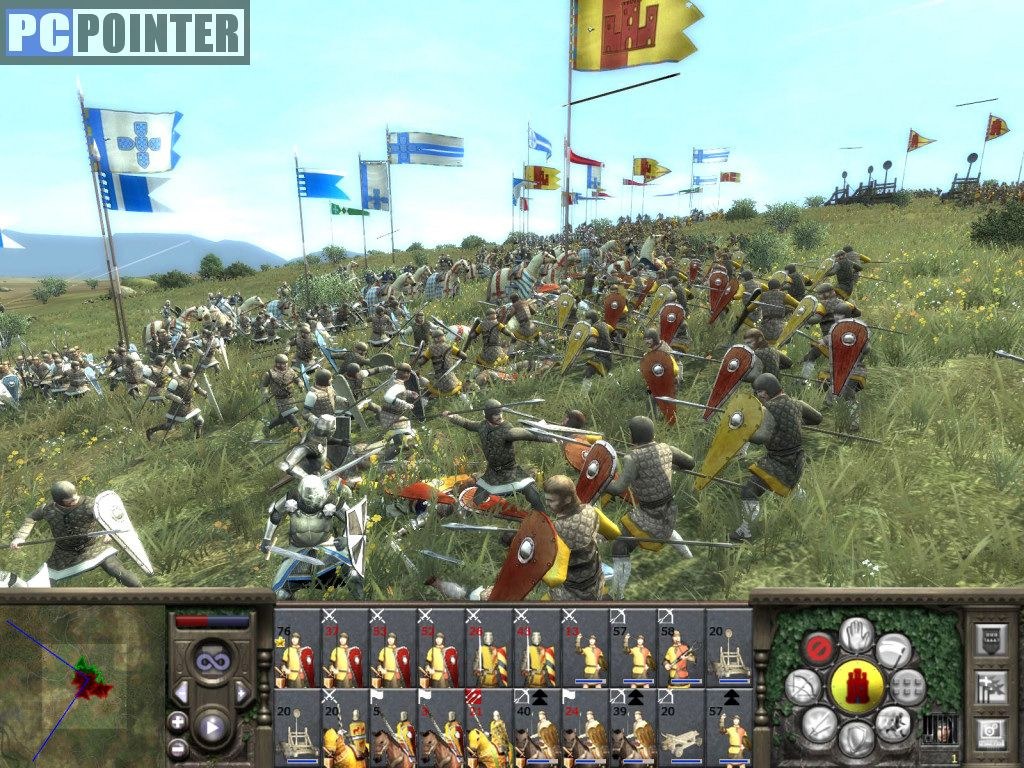
Task: Zoom in the minimap with plus button
Action: pyautogui.click(x=178, y=721)
